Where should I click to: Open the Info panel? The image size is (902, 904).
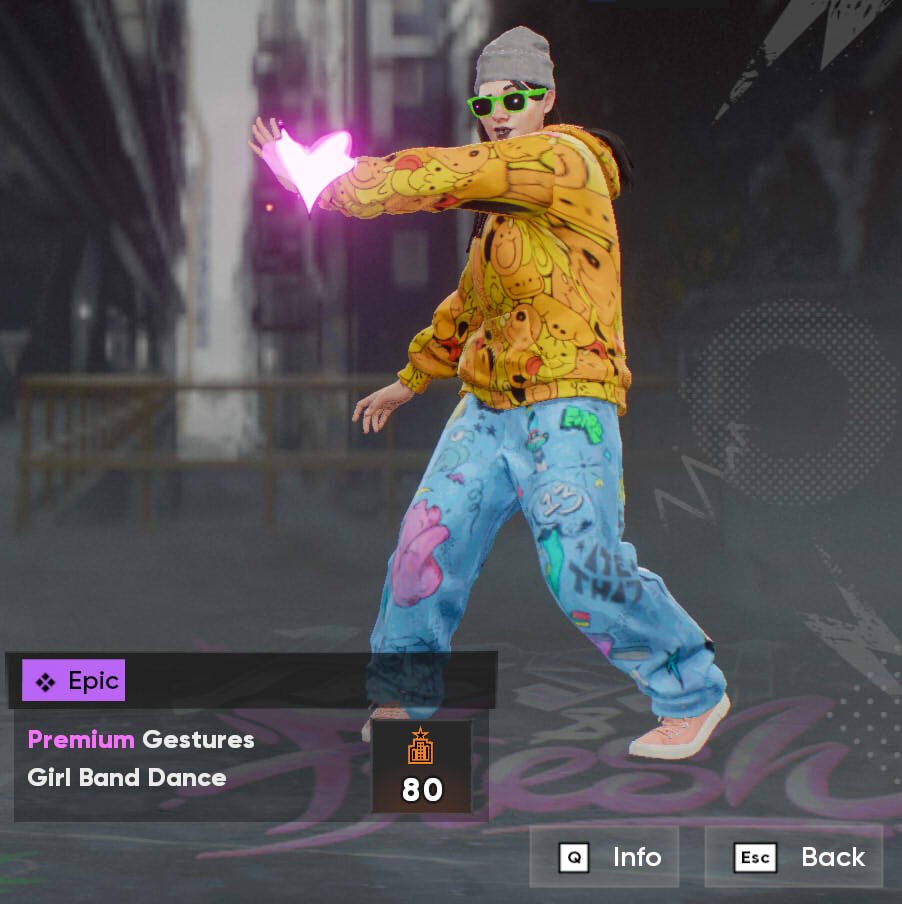click(604, 857)
